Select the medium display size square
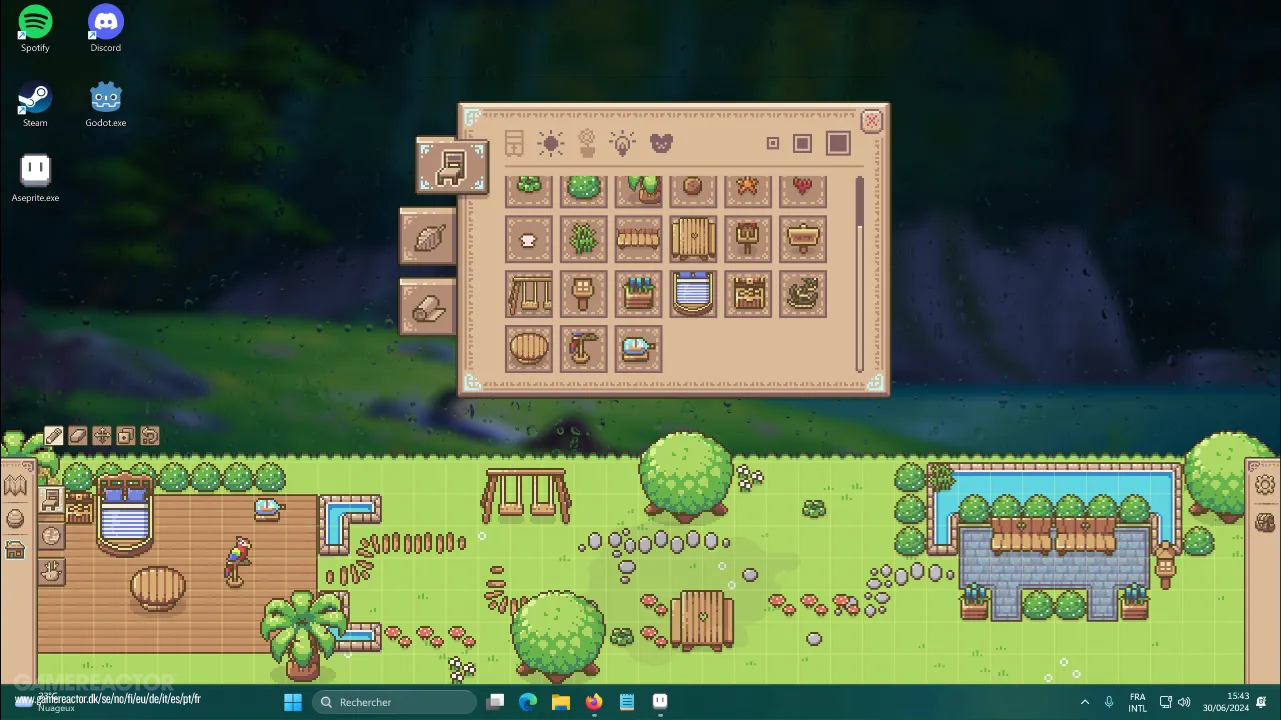Viewport: 1281px width, 720px height. coord(804,143)
